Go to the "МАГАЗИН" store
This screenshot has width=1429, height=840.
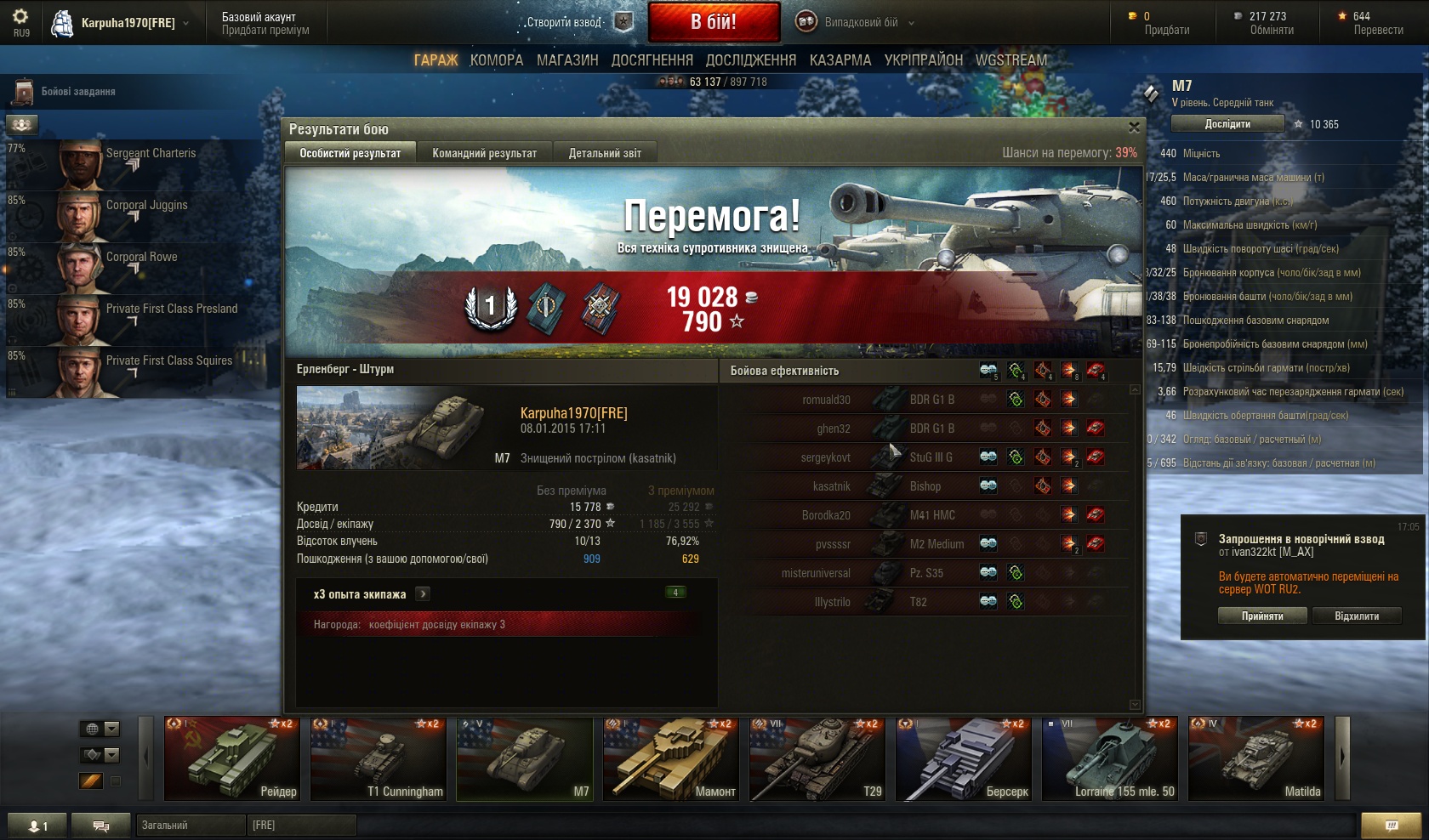pos(567,60)
